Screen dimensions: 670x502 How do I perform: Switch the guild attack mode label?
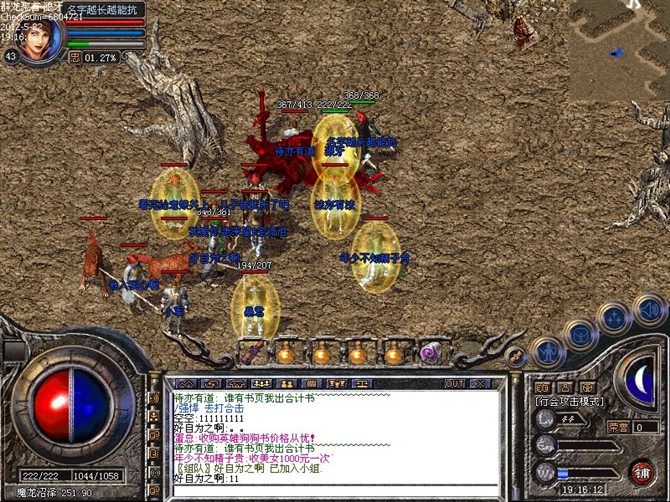569,400
